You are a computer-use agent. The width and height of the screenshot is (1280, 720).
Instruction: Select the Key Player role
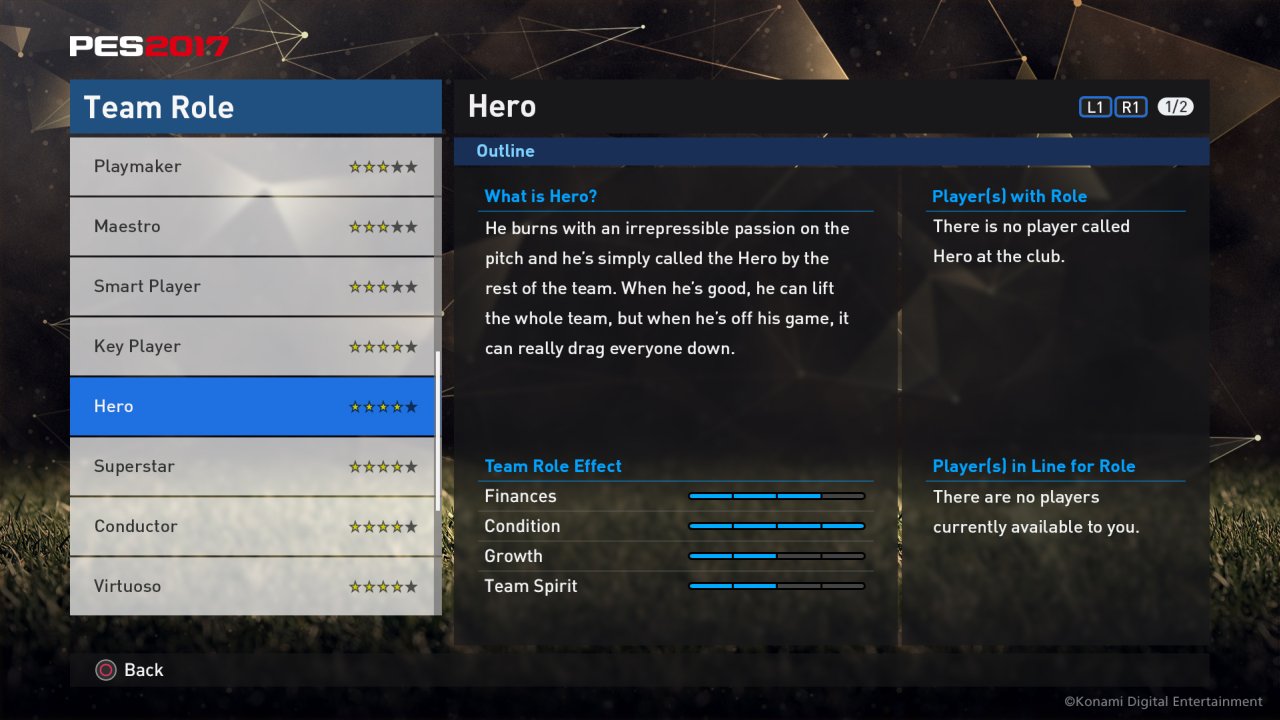coord(253,347)
